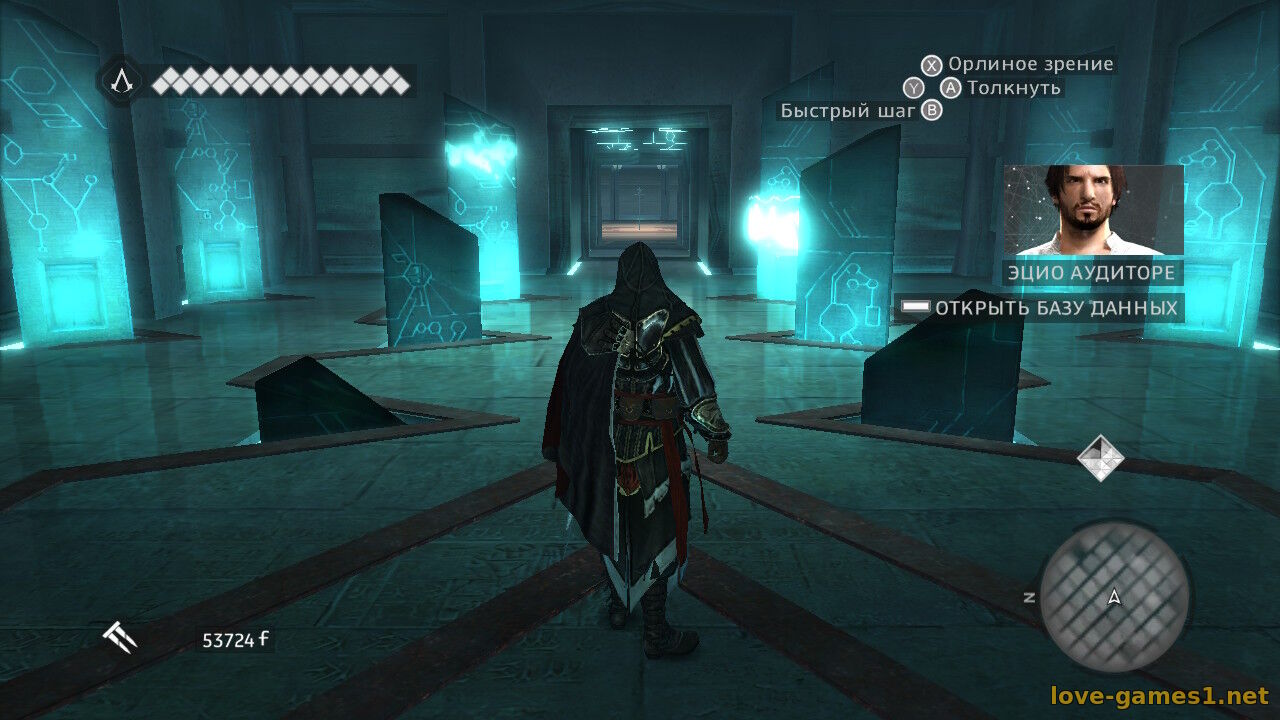
Task: Click the circular minimap
Action: tap(1114, 598)
